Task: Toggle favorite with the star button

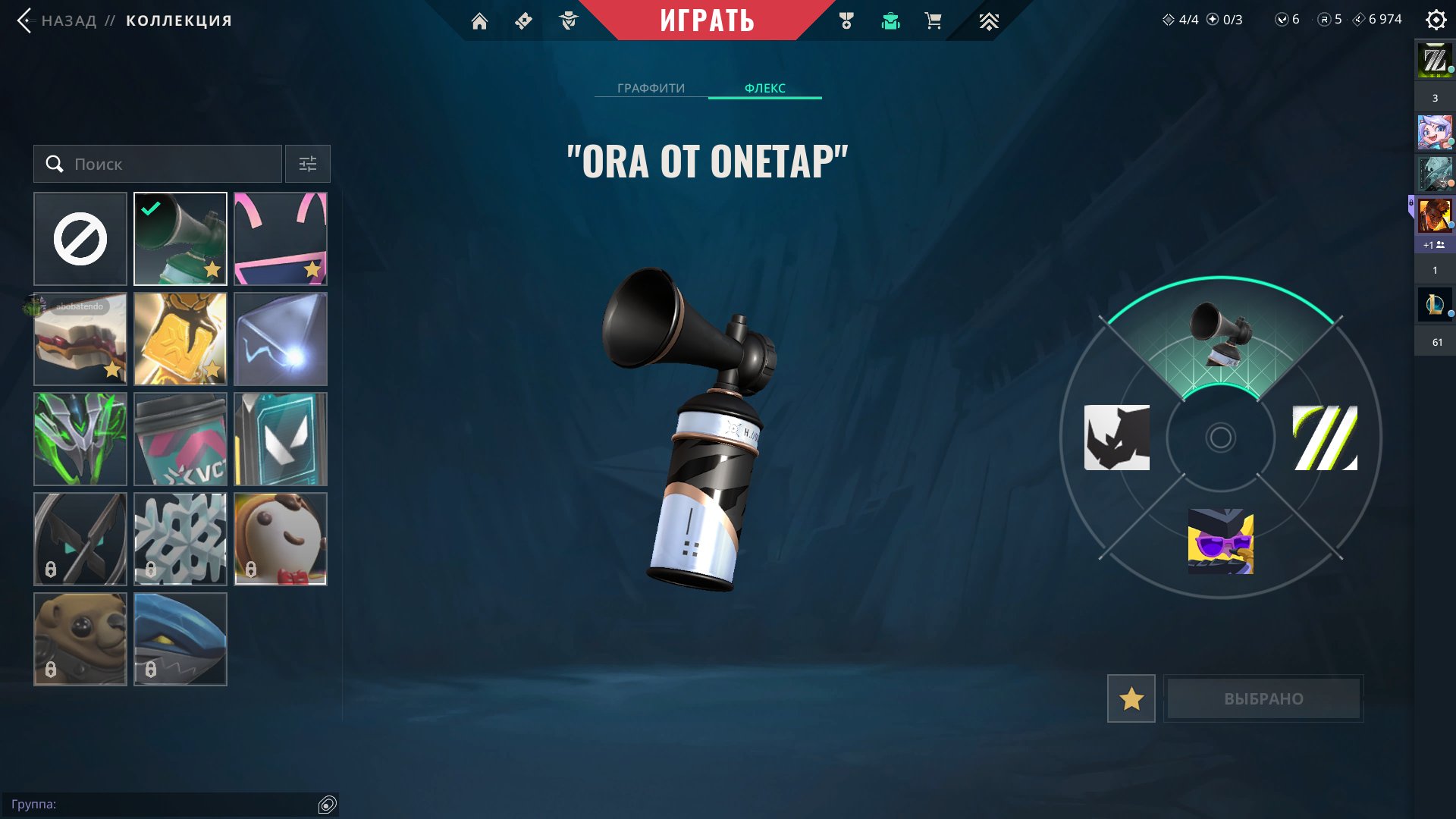Action: (1131, 698)
